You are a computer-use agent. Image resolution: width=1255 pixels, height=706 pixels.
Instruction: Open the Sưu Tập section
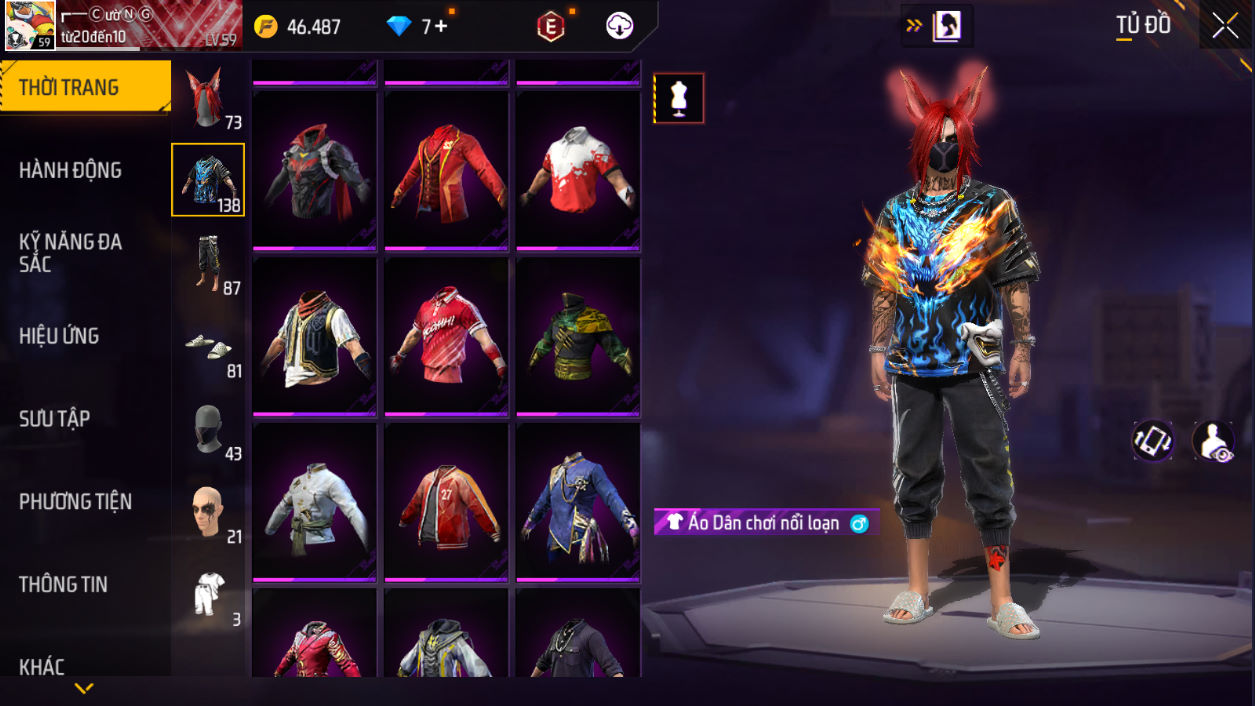(54, 418)
